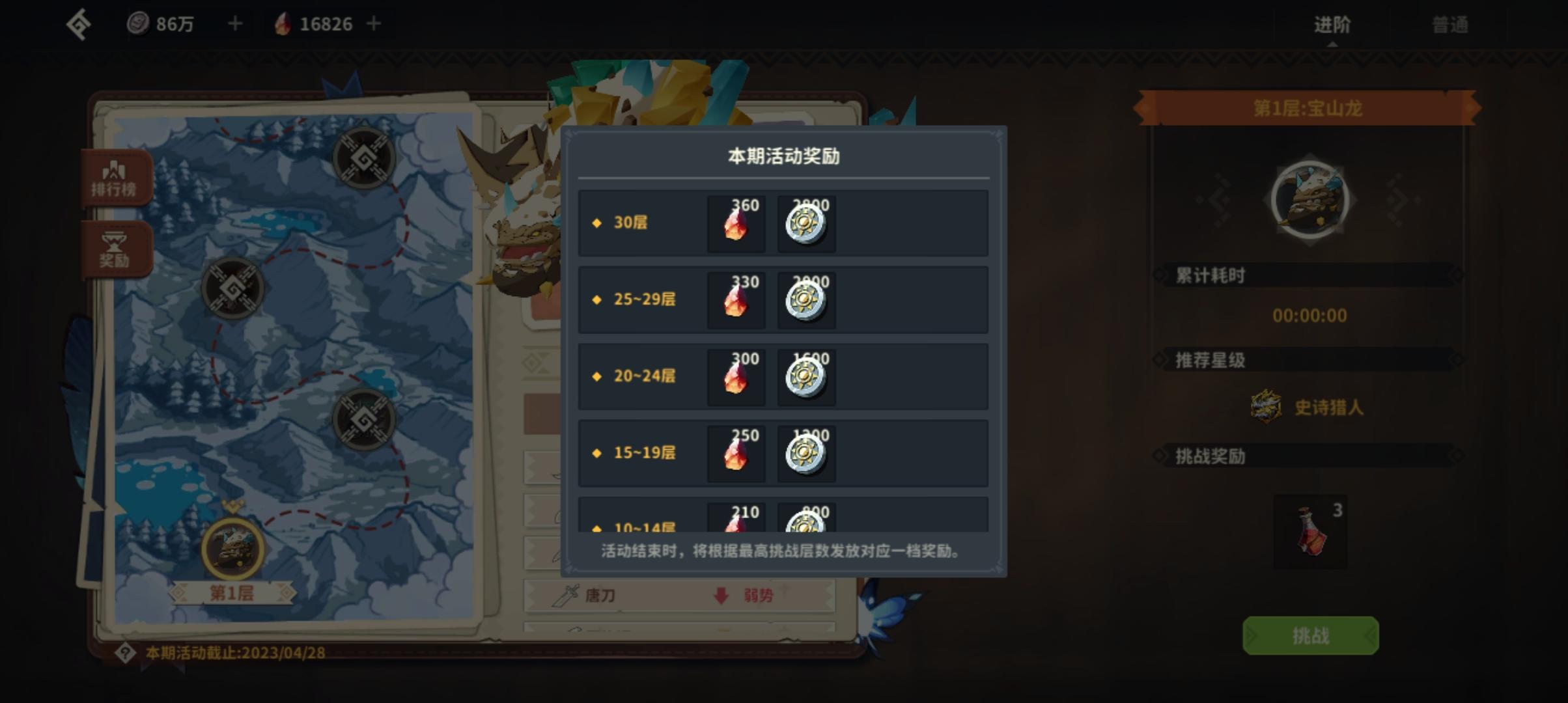The height and width of the screenshot is (703, 1568).
Task: Click the coin currency icon
Action: (137, 23)
